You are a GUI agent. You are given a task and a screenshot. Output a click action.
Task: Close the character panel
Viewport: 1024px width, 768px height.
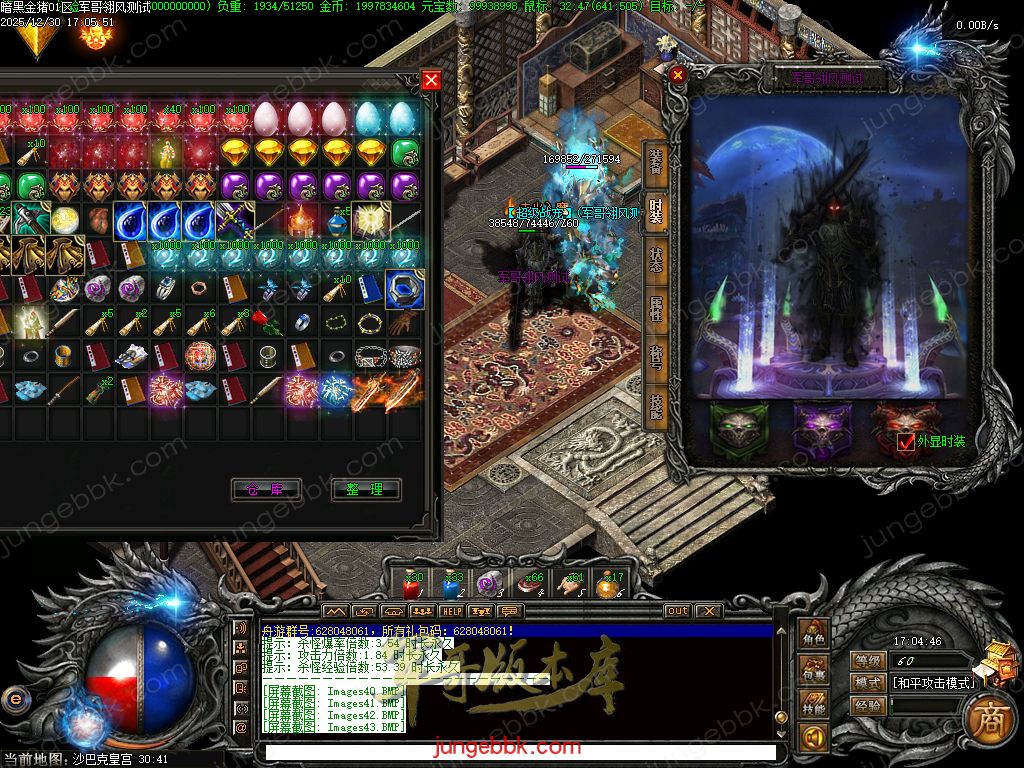click(678, 74)
